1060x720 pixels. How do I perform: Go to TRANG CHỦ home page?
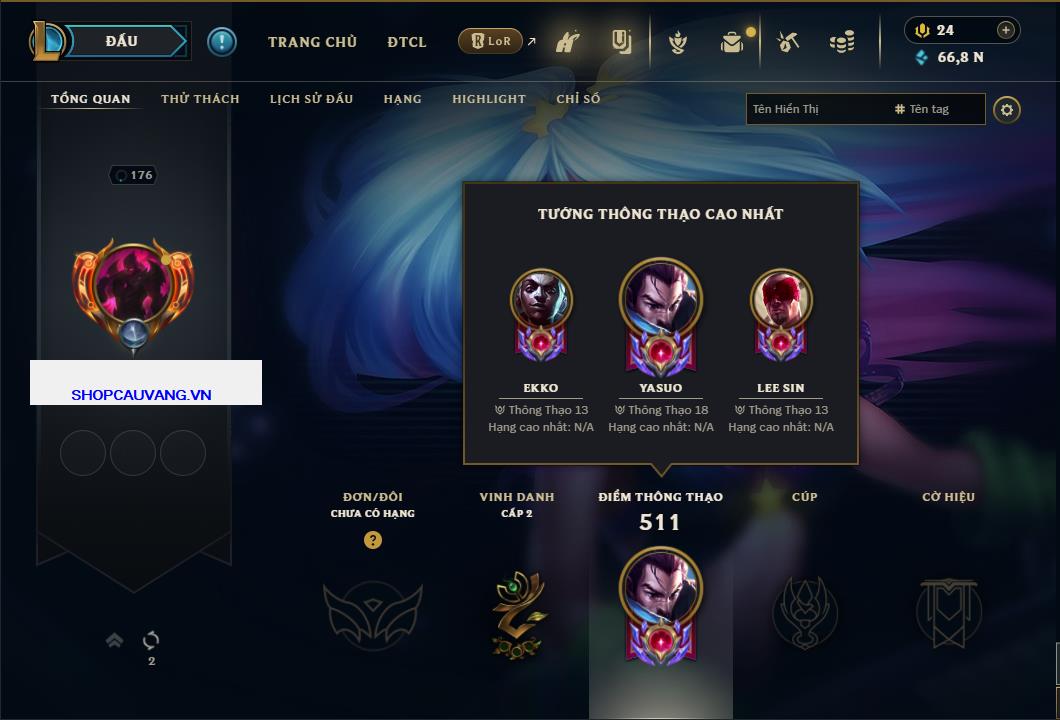(x=312, y=42)
